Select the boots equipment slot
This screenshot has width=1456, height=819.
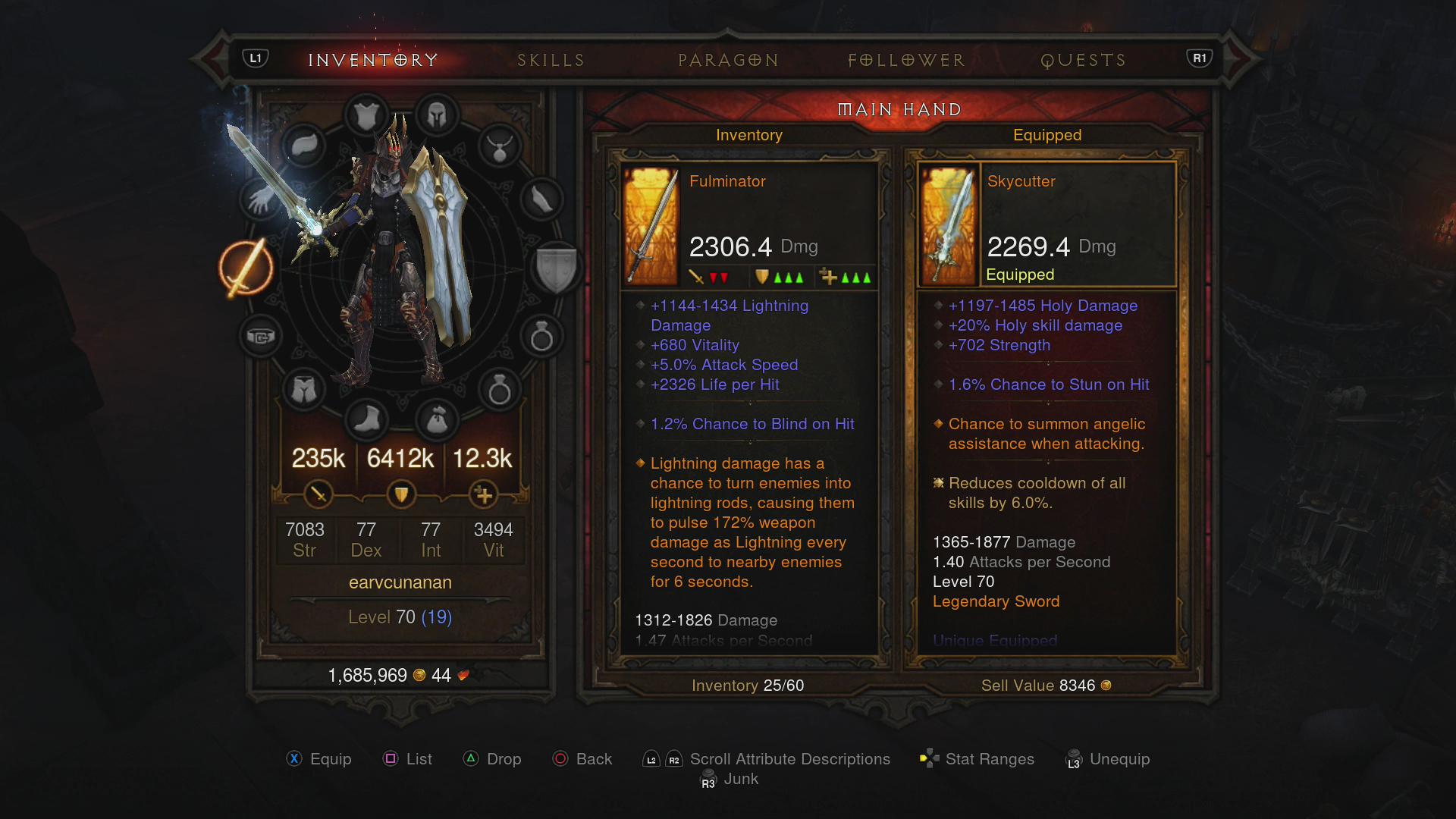(366, 421)
